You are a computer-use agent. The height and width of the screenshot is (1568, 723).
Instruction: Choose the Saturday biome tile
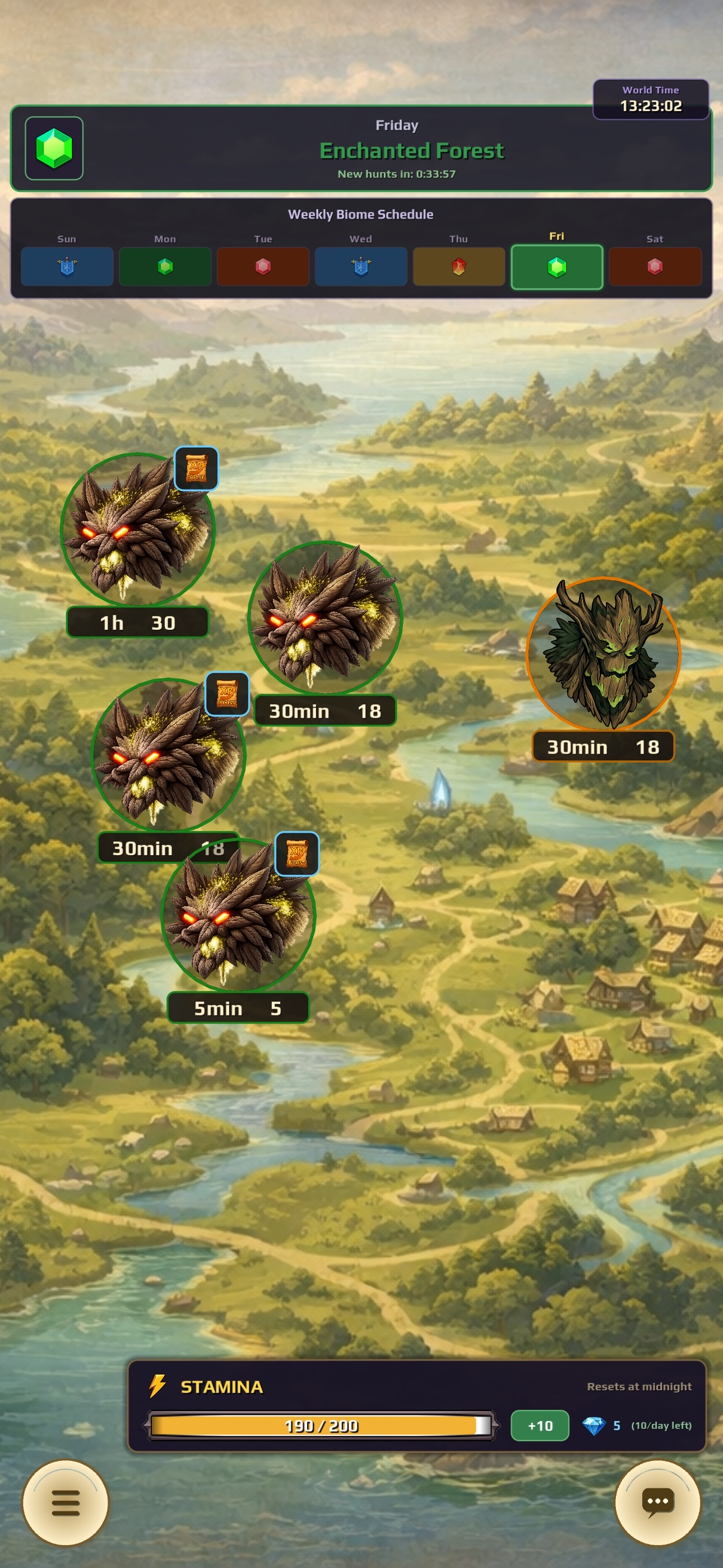[655, 266]
